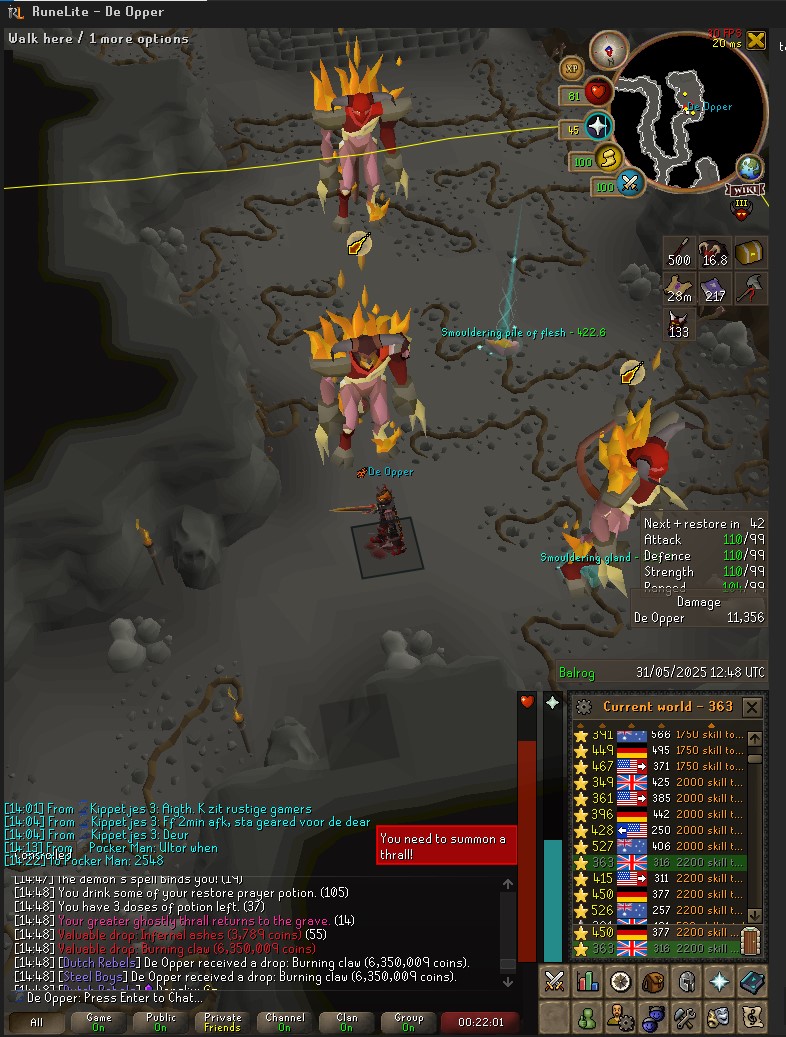Image resolution: width=786 pixels, height=1037 pixels.
Task: Open the world map globe
Action: 749,168
